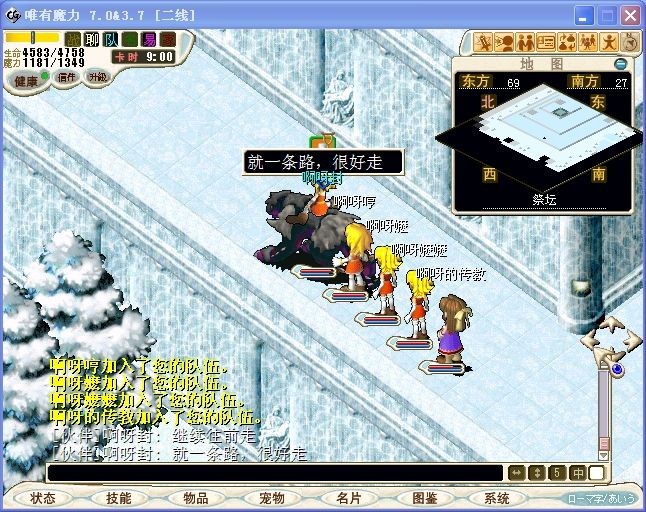The width and height of the screenshot is (646, 512).
Task: Open the 信件 mail button
Action: point(65,76)
